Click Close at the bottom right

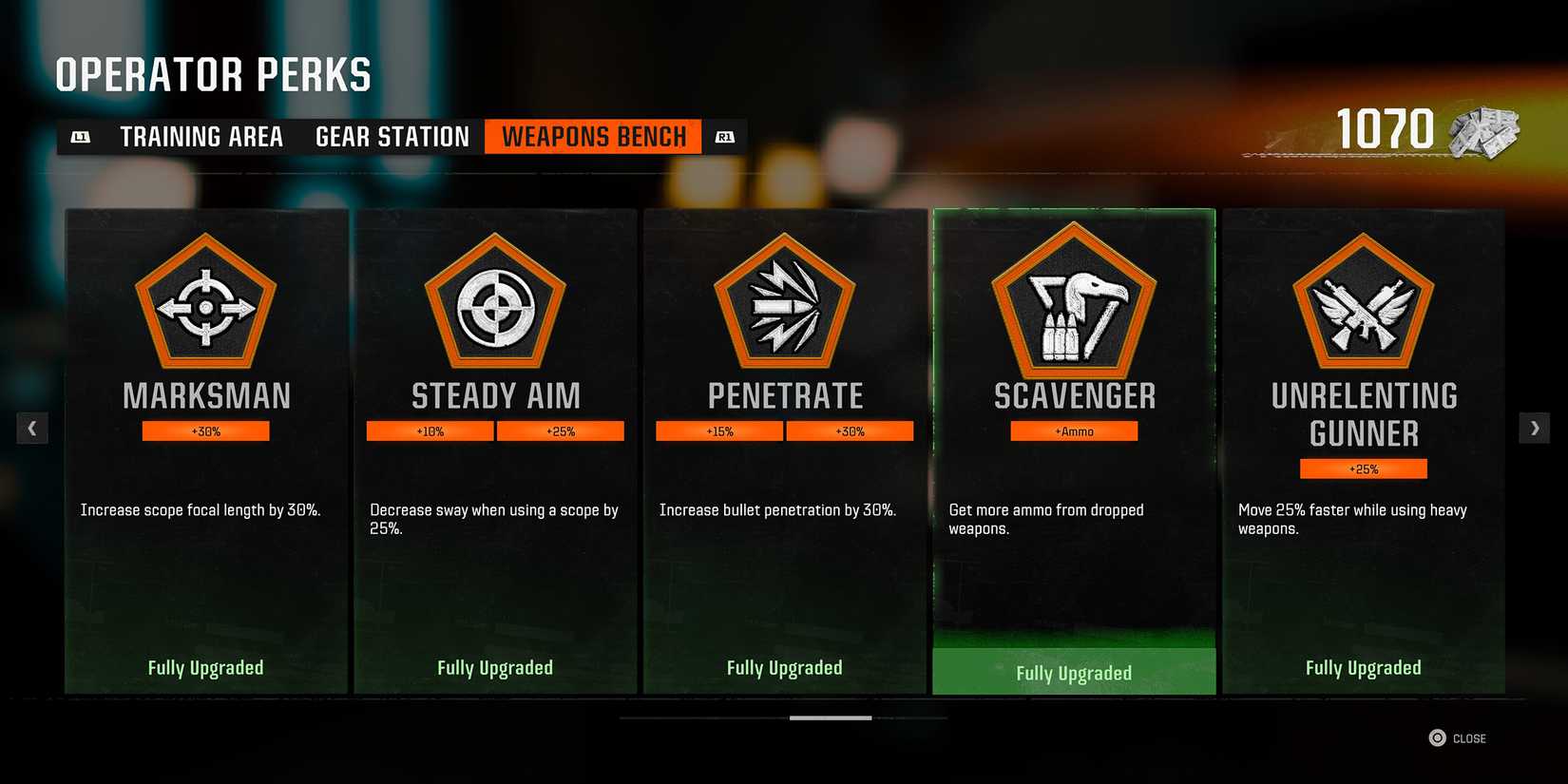click(1468, 737)
